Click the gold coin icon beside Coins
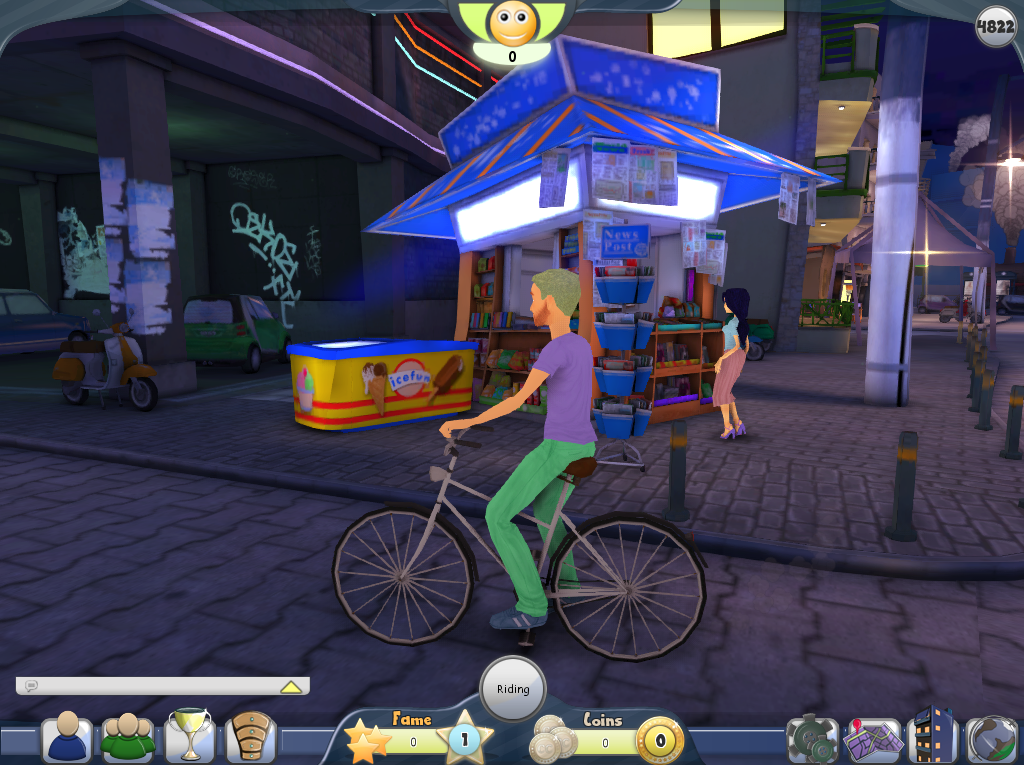 660,742
